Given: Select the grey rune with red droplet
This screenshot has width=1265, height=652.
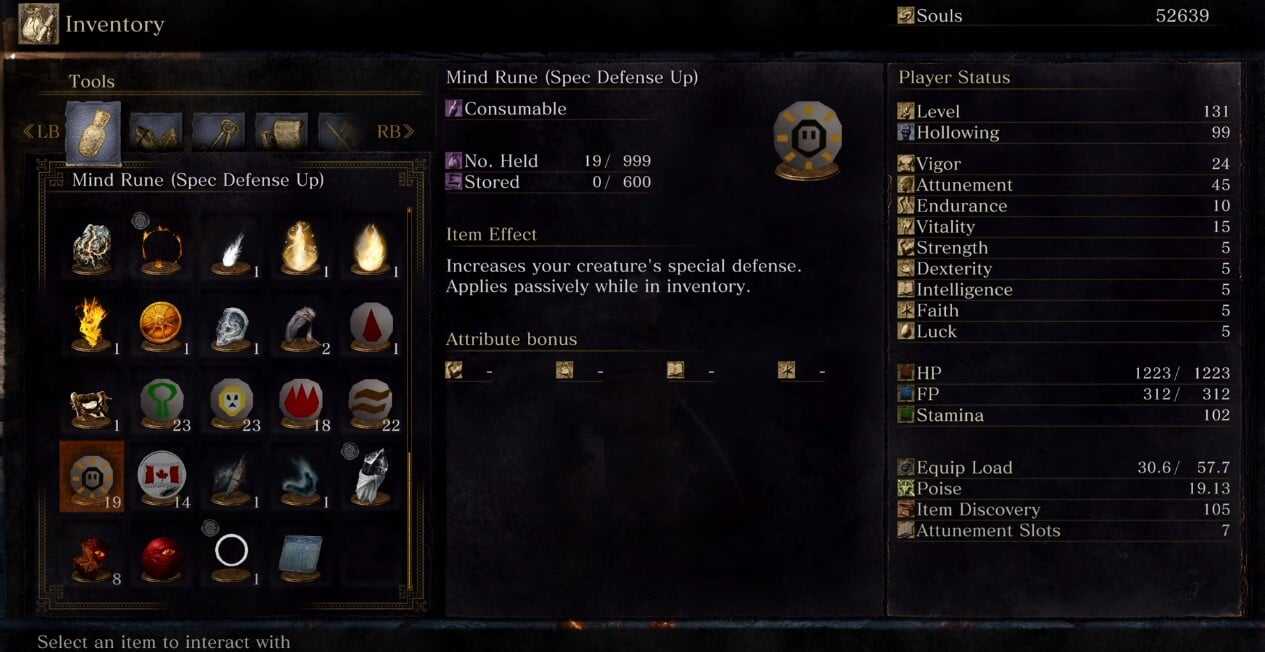Looking at the screenshot, I should [370, 326].
